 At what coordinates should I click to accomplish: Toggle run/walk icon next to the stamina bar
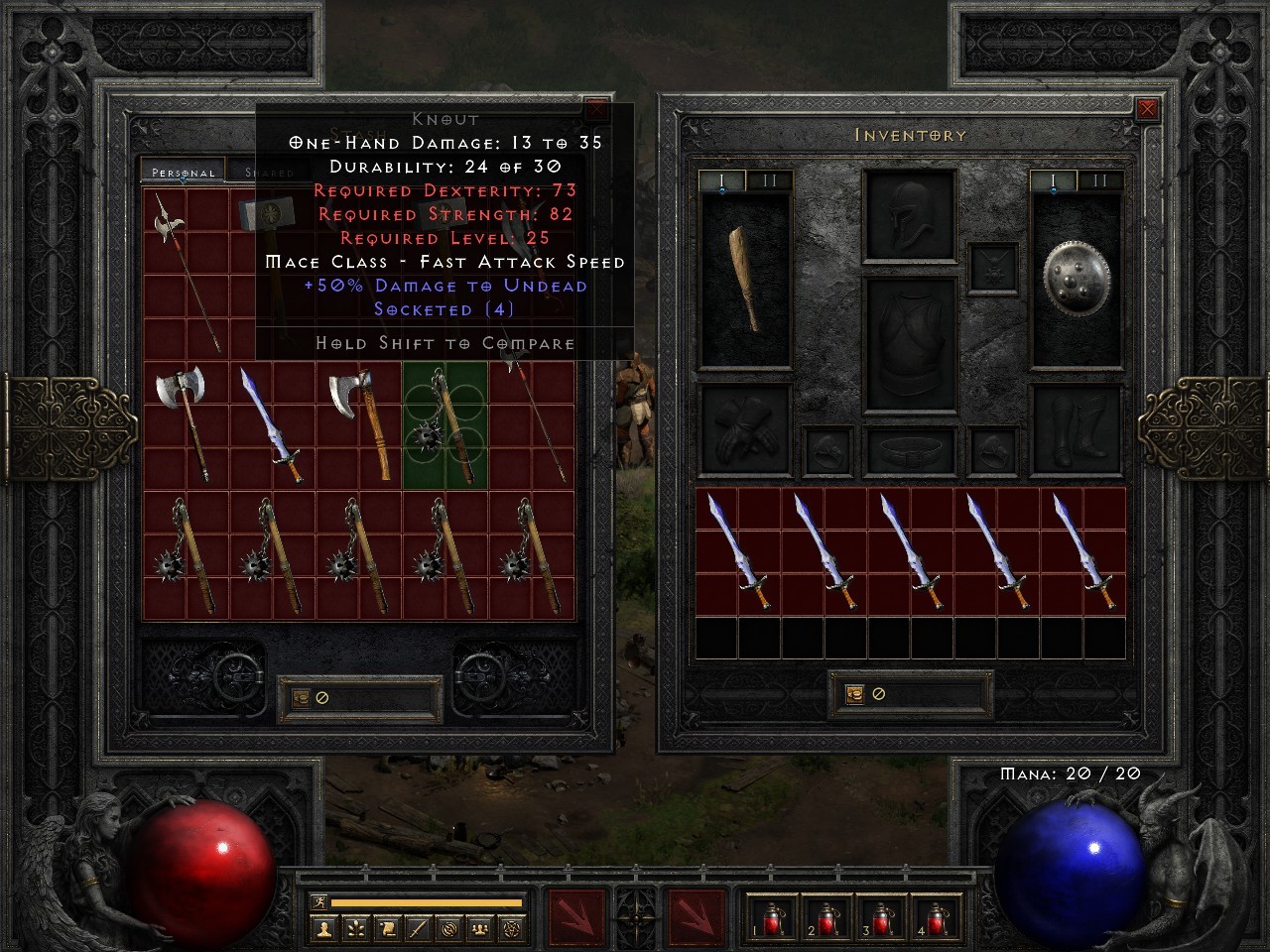tap(319, 900)
